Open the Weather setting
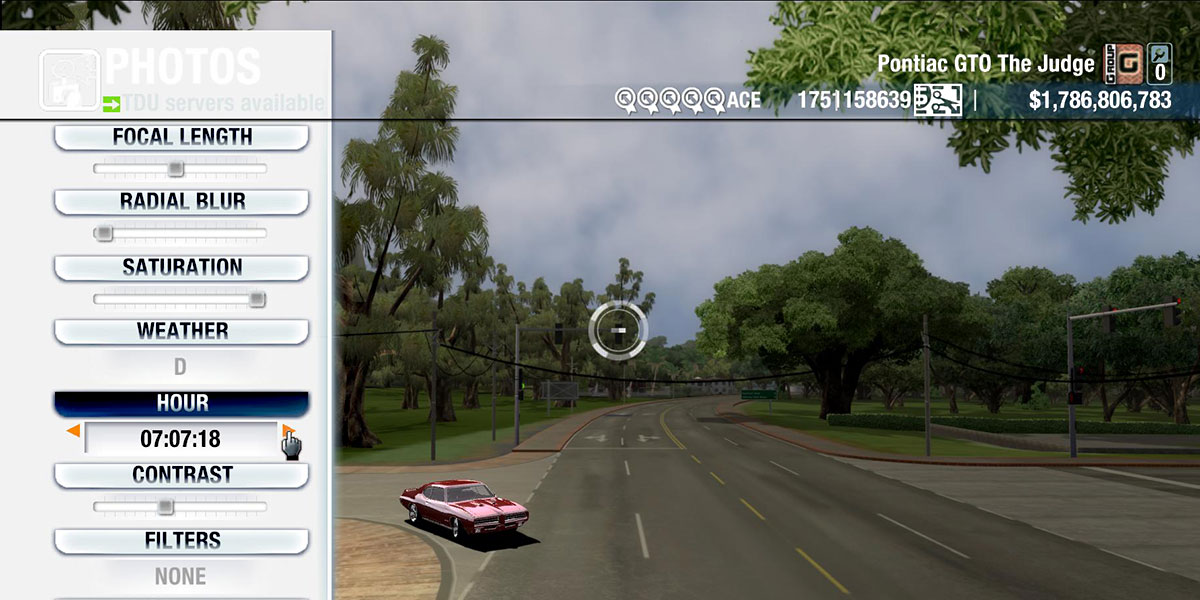 click(x=181, y=331)
